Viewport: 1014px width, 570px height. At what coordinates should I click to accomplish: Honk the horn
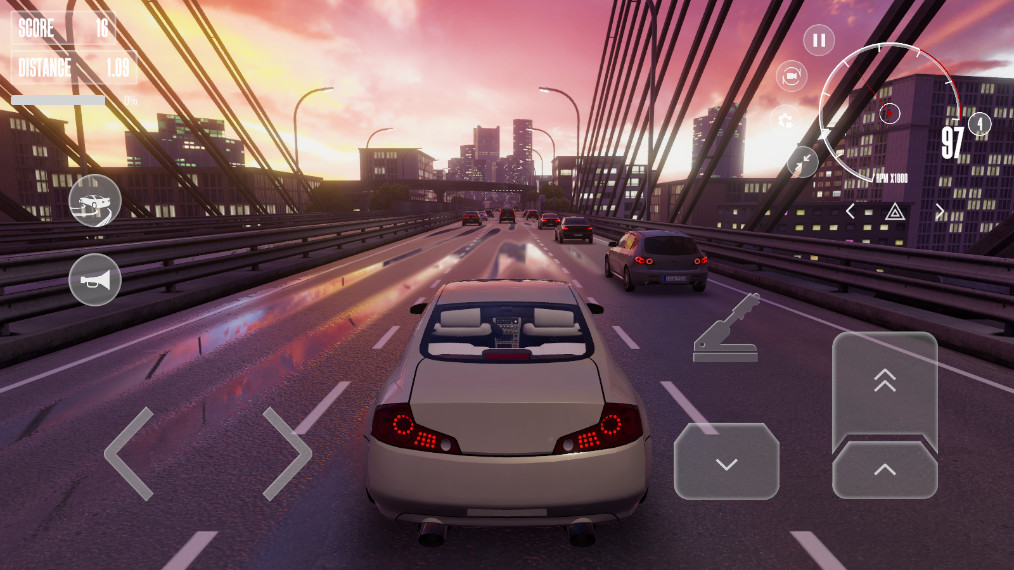pyautogui.click(x=95, y=280)
